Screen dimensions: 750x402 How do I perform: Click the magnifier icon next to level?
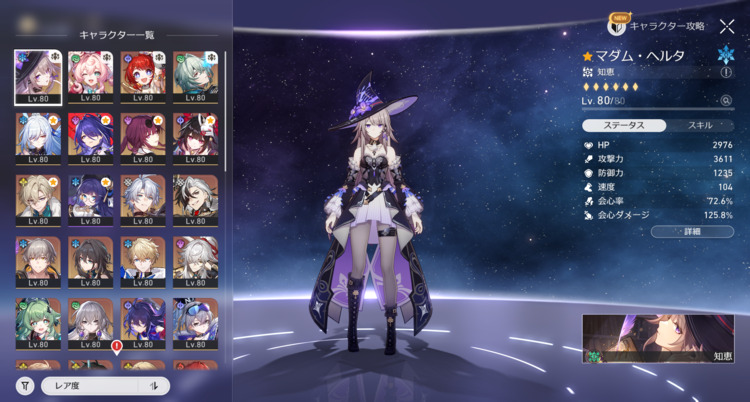(726, 101)
